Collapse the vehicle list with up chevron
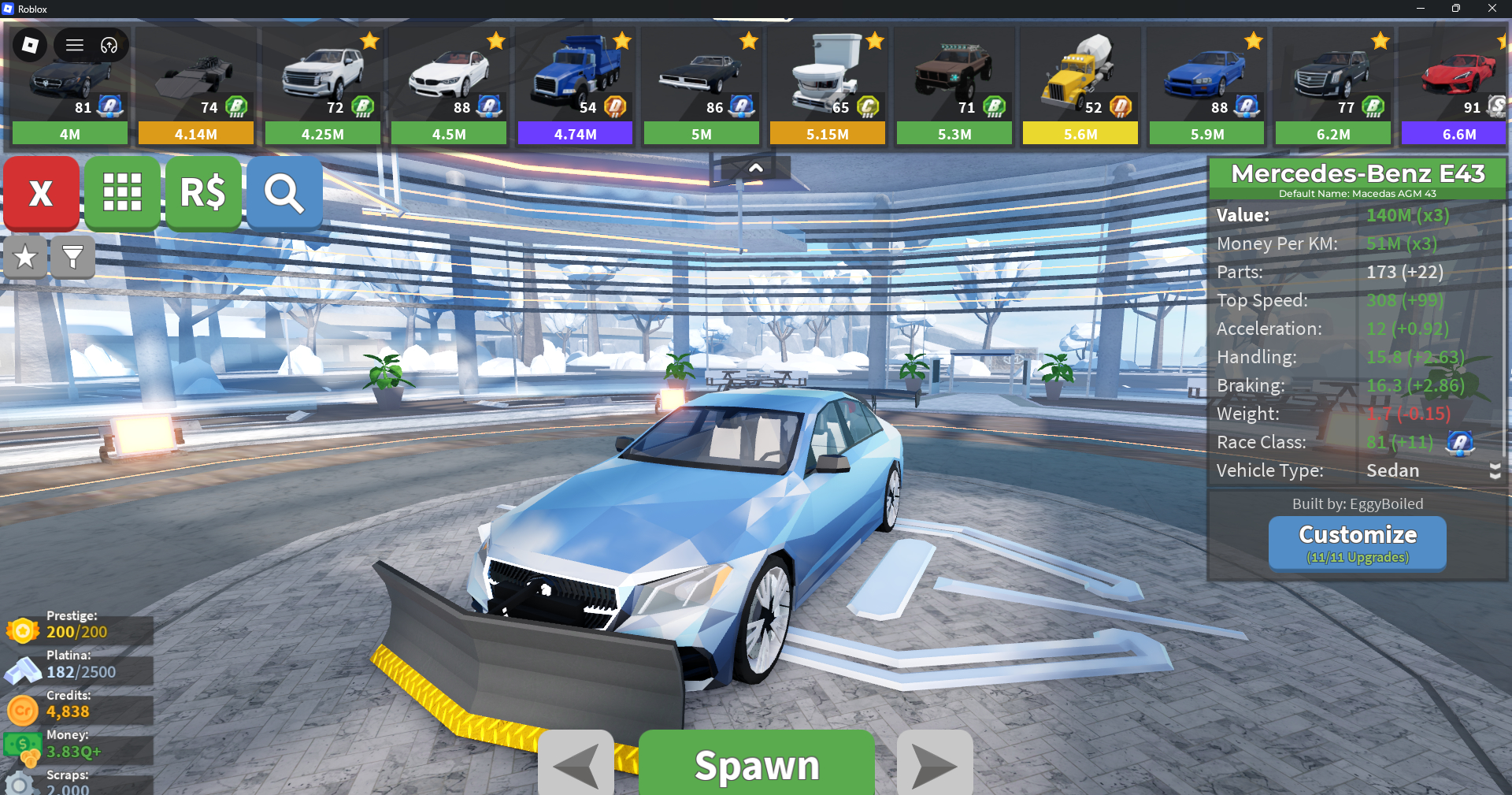Image resolution: width=1512 pixels, height=795 pixels. [x=755, y=168]
